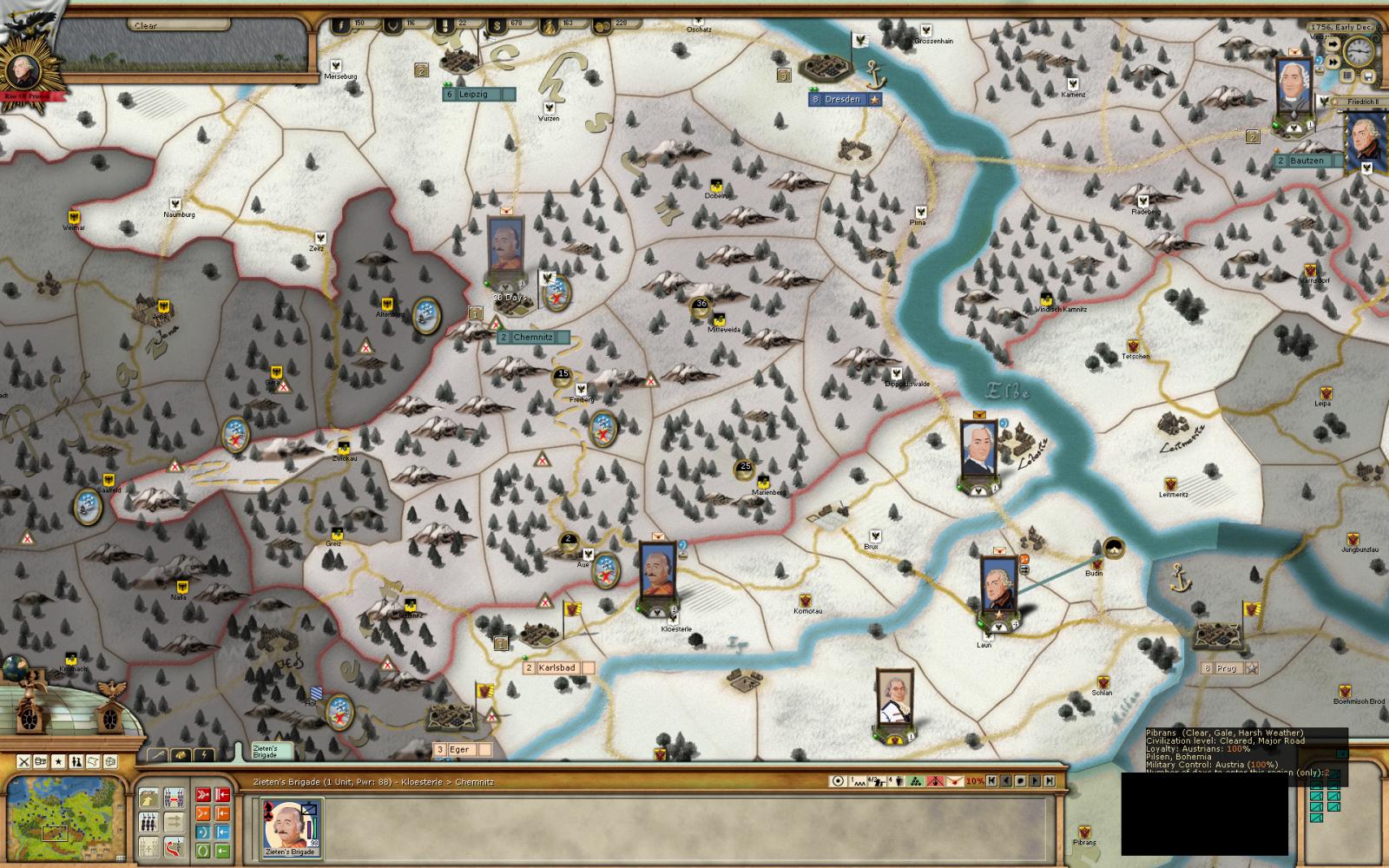The width and height of the screenshot is (1389, 868).
Task: Open the save game disk button
Action: pyautogui.click(x=1368, y=76)
